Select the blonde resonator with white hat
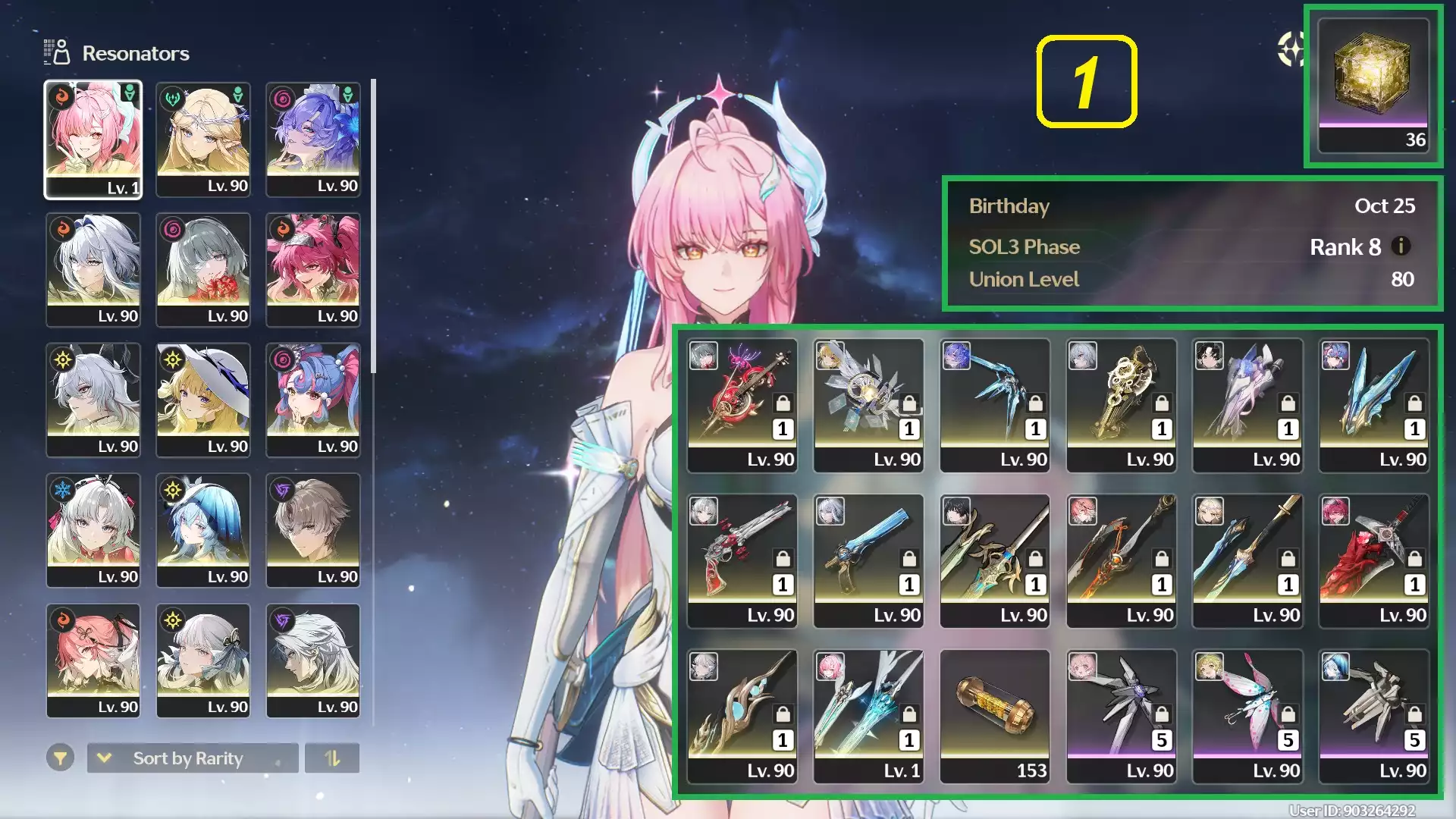Image resolution: width=1456 pixels, height=819 pixels. [x=202, y=400]
